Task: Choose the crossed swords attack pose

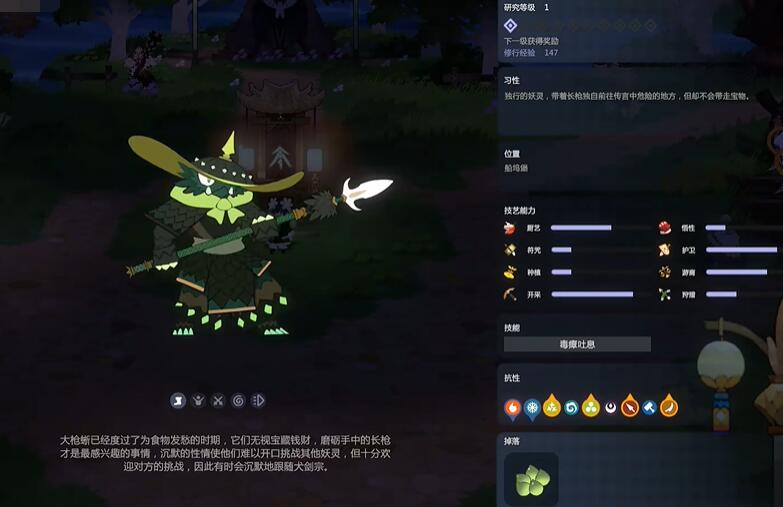Action: pos(218,401)
